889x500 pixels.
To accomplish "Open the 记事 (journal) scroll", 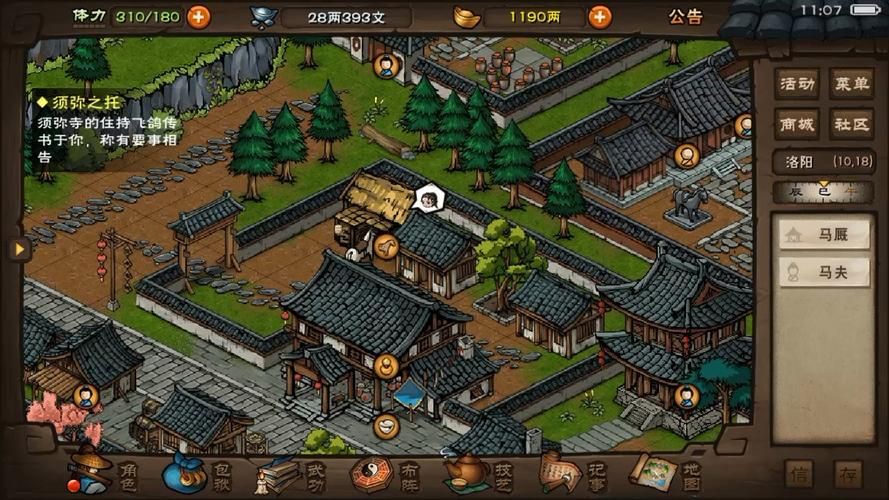I will pos(573,472).
